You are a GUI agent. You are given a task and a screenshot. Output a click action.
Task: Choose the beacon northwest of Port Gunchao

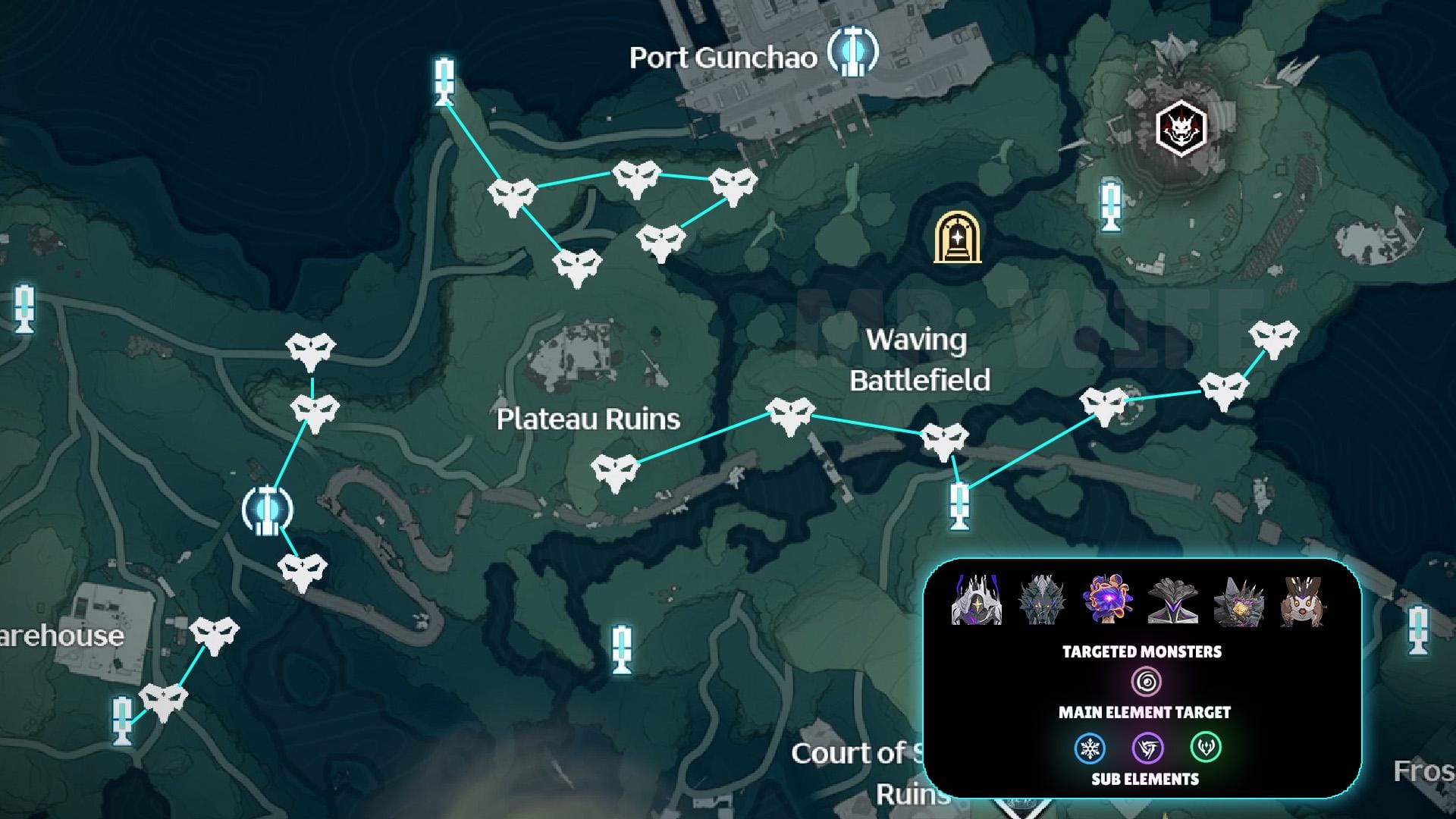[x=444, y=82]
